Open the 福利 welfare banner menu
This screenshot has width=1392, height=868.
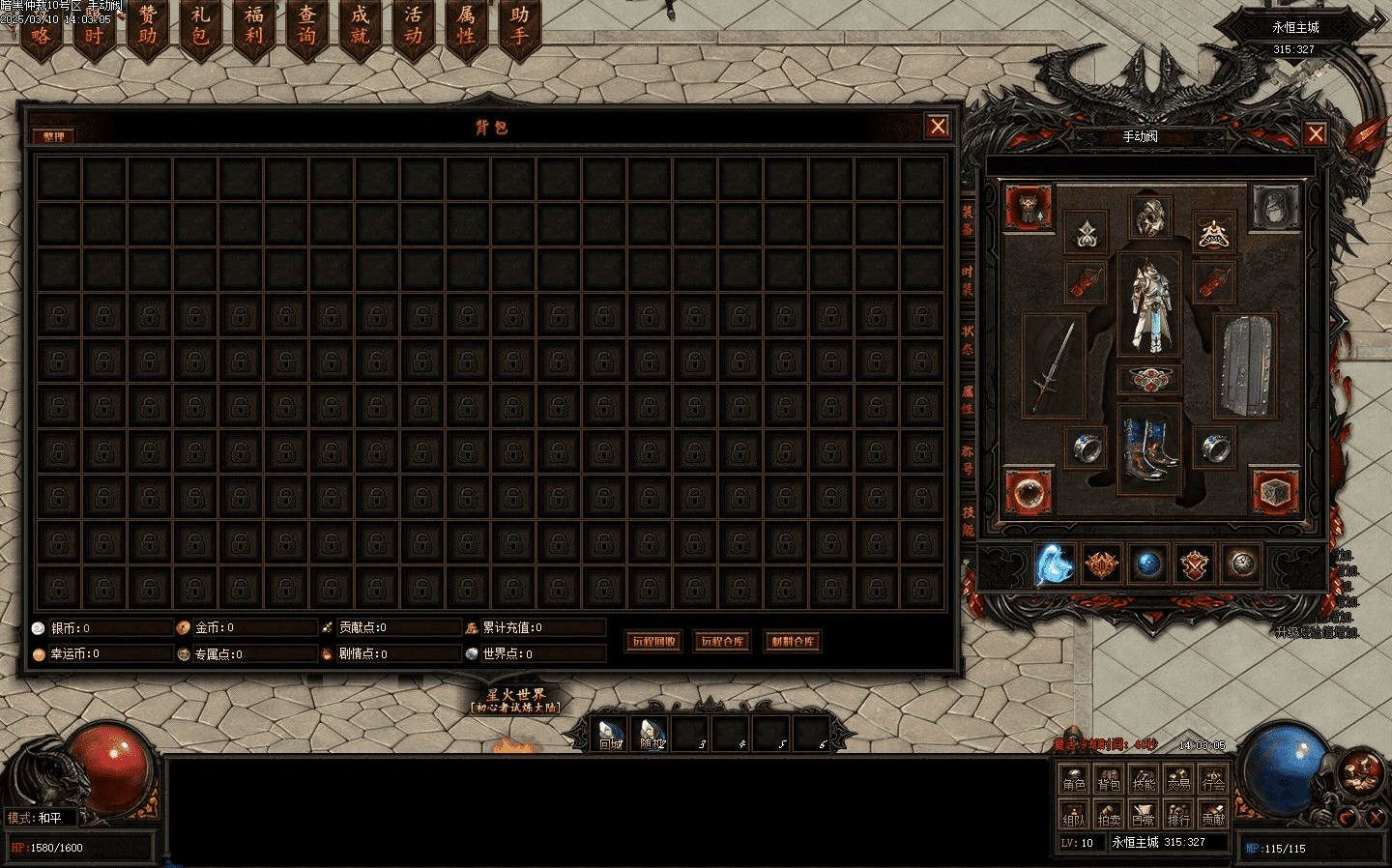point(253,27)
